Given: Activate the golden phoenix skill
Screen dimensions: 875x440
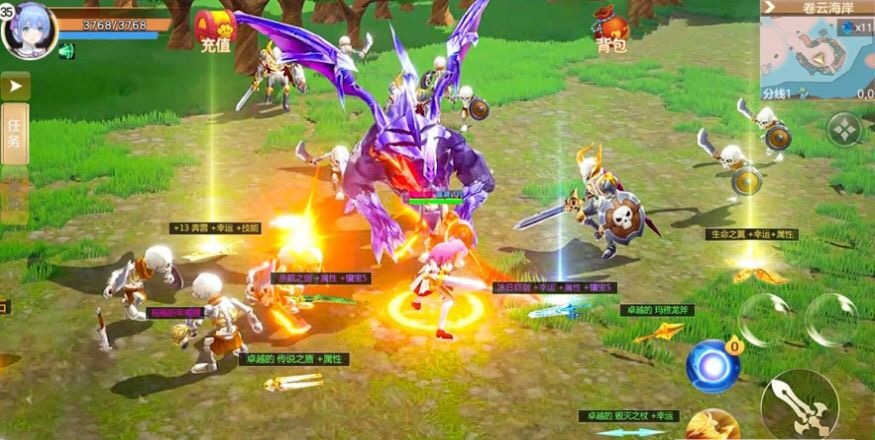Looking at the screenshot, I should pyautogui.click(x=712, y=425).
